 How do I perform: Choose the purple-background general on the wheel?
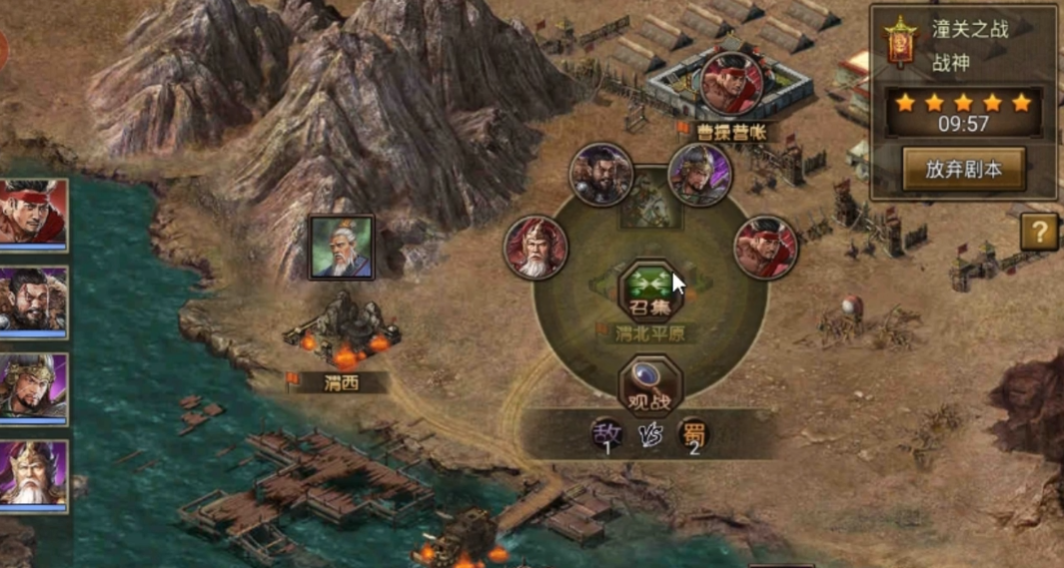click(x=699, y=175)
